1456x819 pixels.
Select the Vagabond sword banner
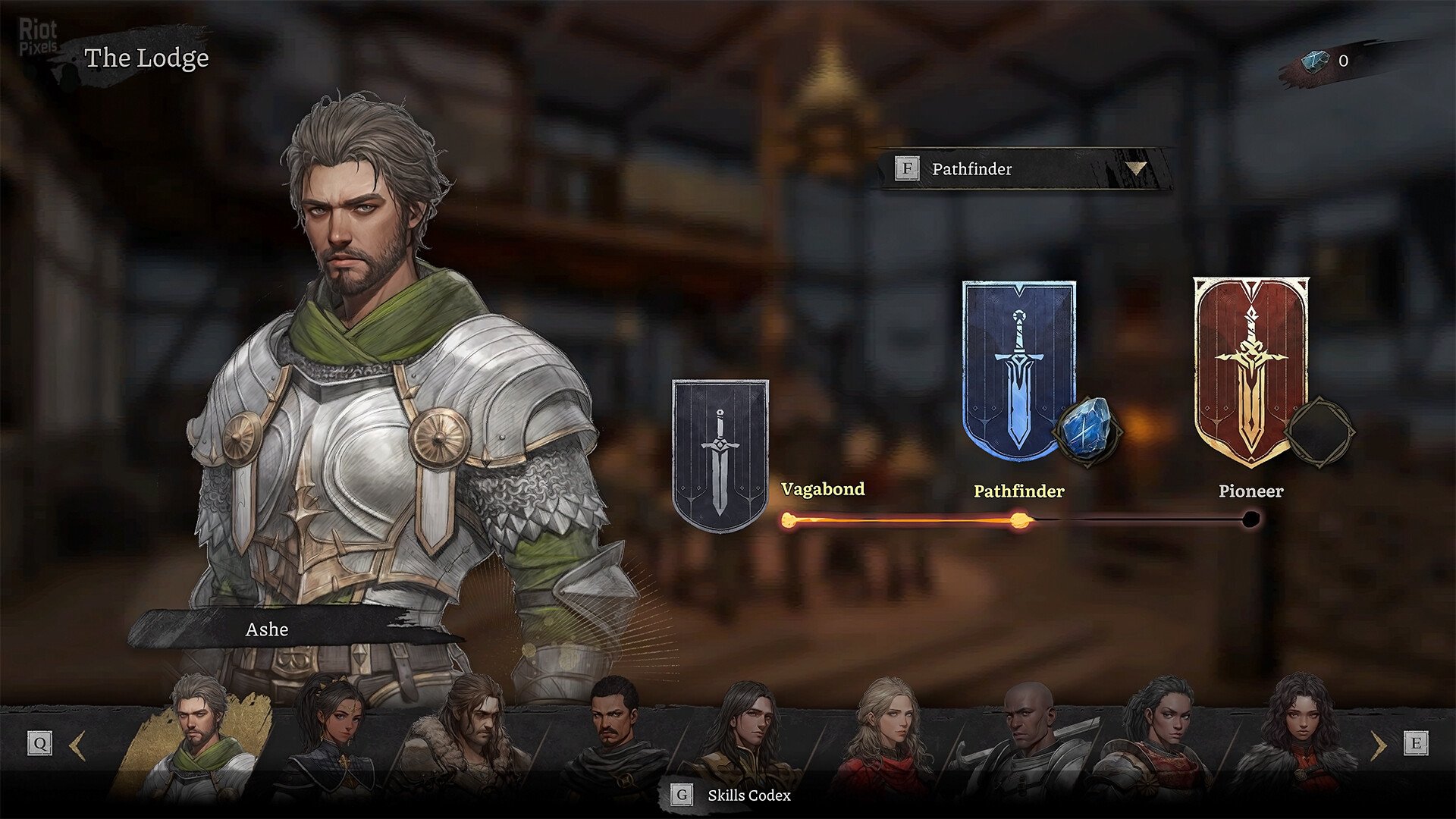720,454
